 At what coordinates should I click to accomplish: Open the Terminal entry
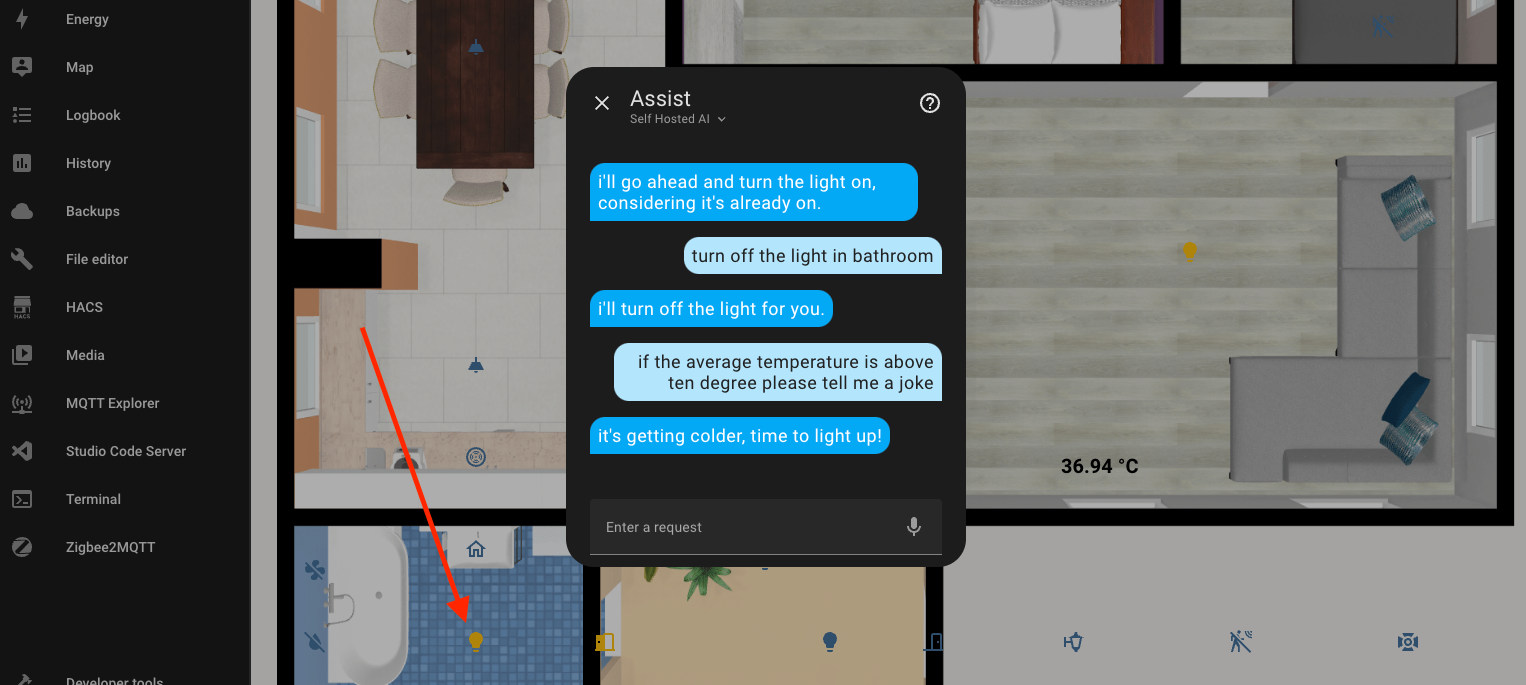(93, 499)
